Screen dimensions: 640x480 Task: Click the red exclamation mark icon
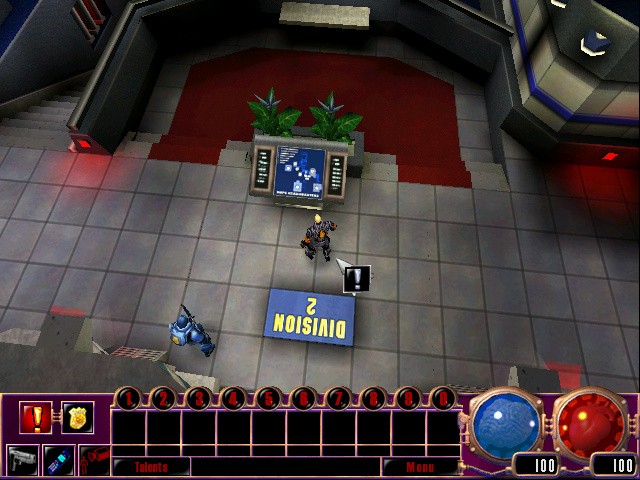pos(35,418)
